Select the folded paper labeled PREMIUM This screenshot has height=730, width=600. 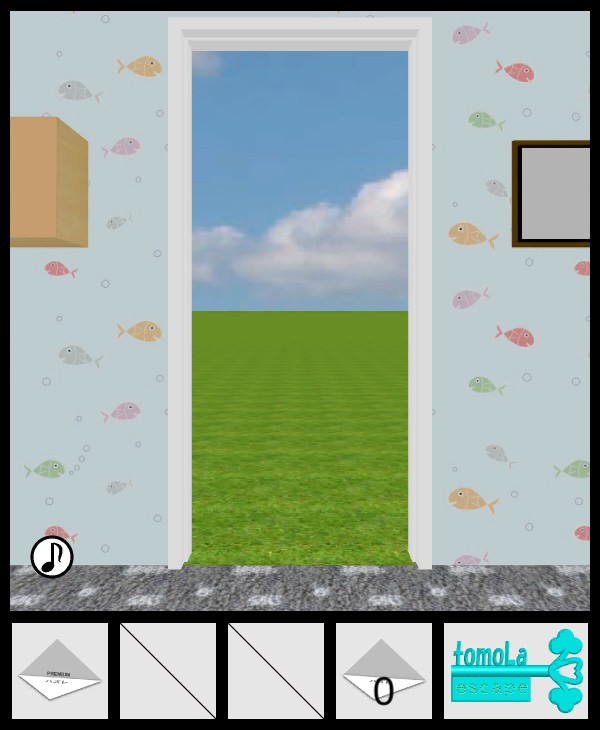click(60, 671)
